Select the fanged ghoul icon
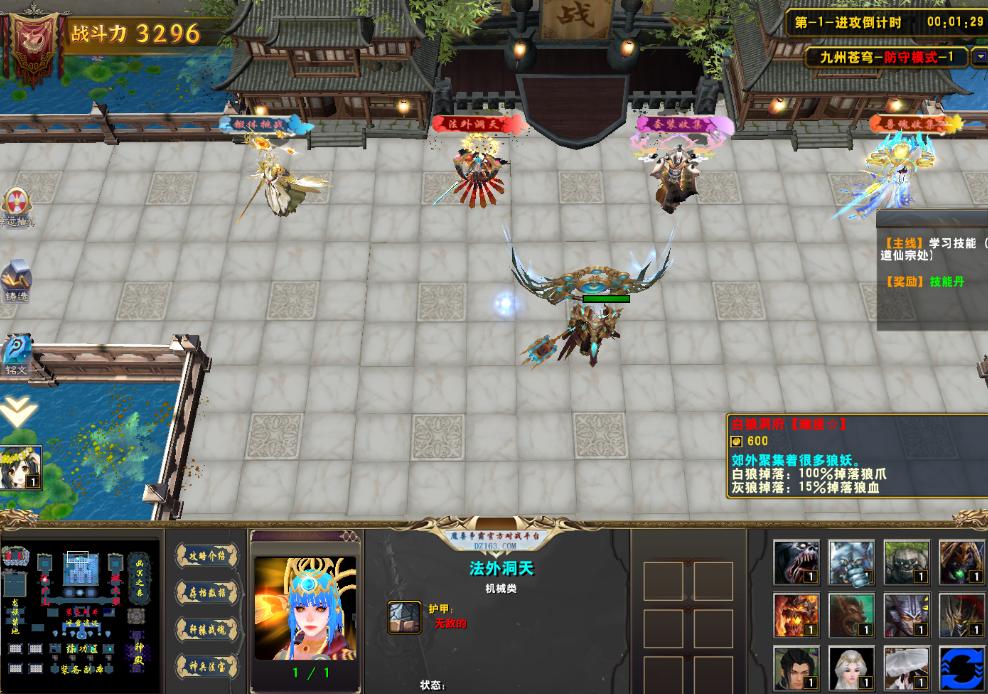Screen dimensions: 988x694 (x=795, y=562)
